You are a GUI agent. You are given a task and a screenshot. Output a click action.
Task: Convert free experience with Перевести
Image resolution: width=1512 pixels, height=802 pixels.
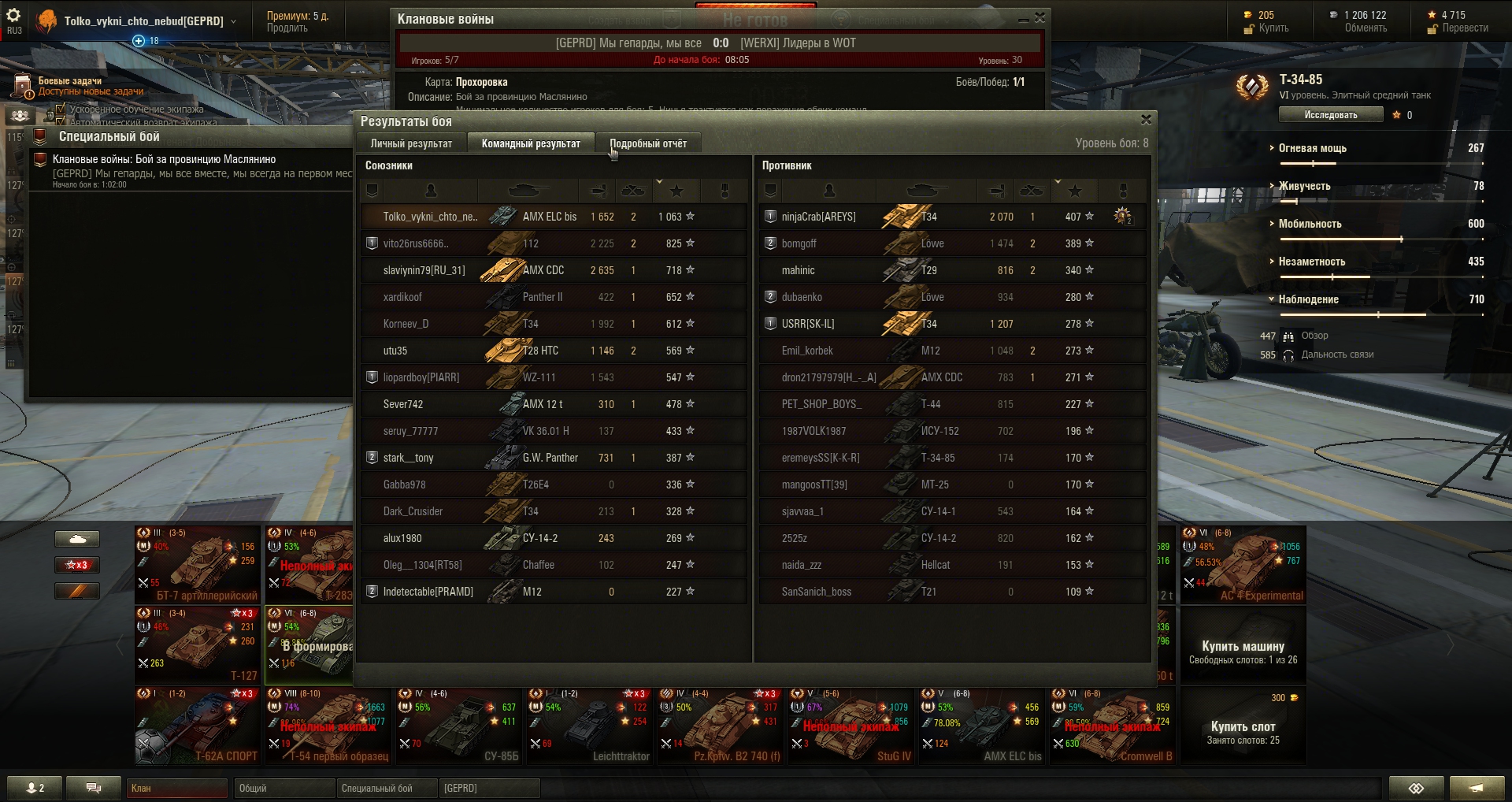(x=1464, y=28)
